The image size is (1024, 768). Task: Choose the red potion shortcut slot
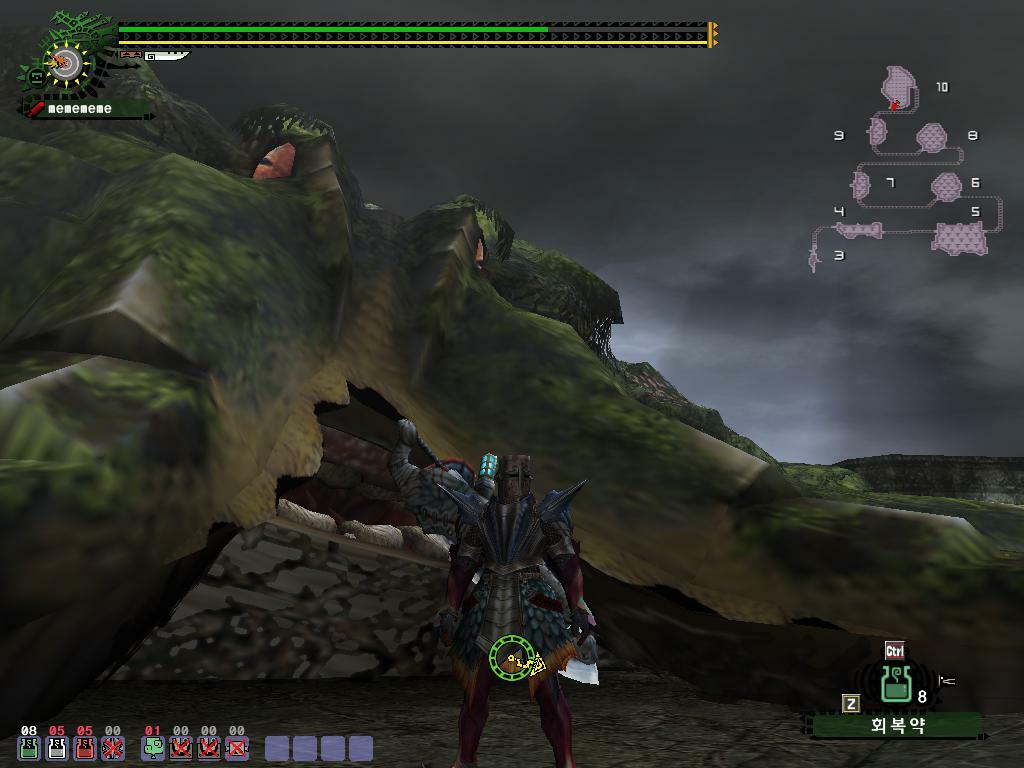pyautogui.click(x=85, y=747)
